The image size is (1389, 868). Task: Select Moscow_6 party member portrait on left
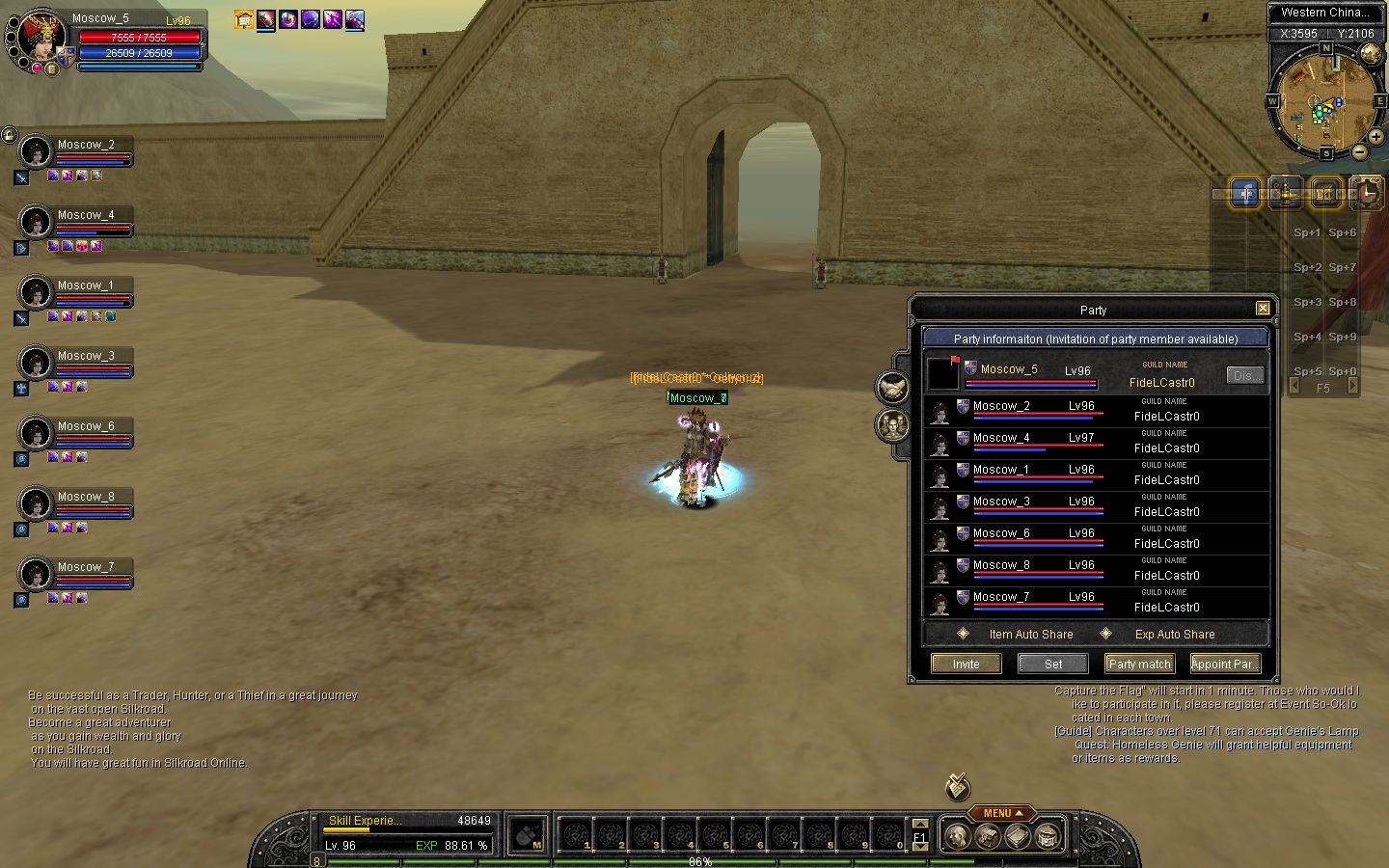[x=36, y=433]
